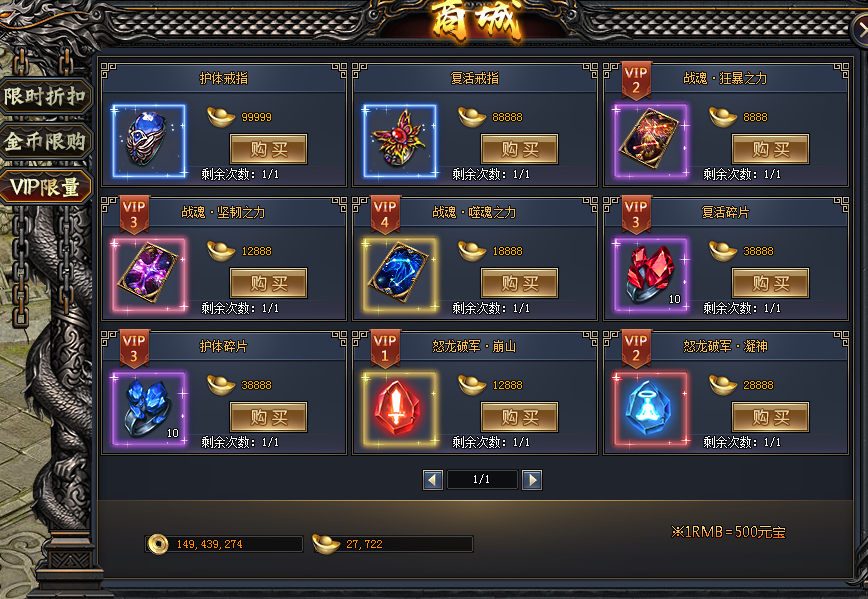Inspect the 复活碎片 red crystal icon
Viewport: 868px width, 599px height.
(651, 274)
